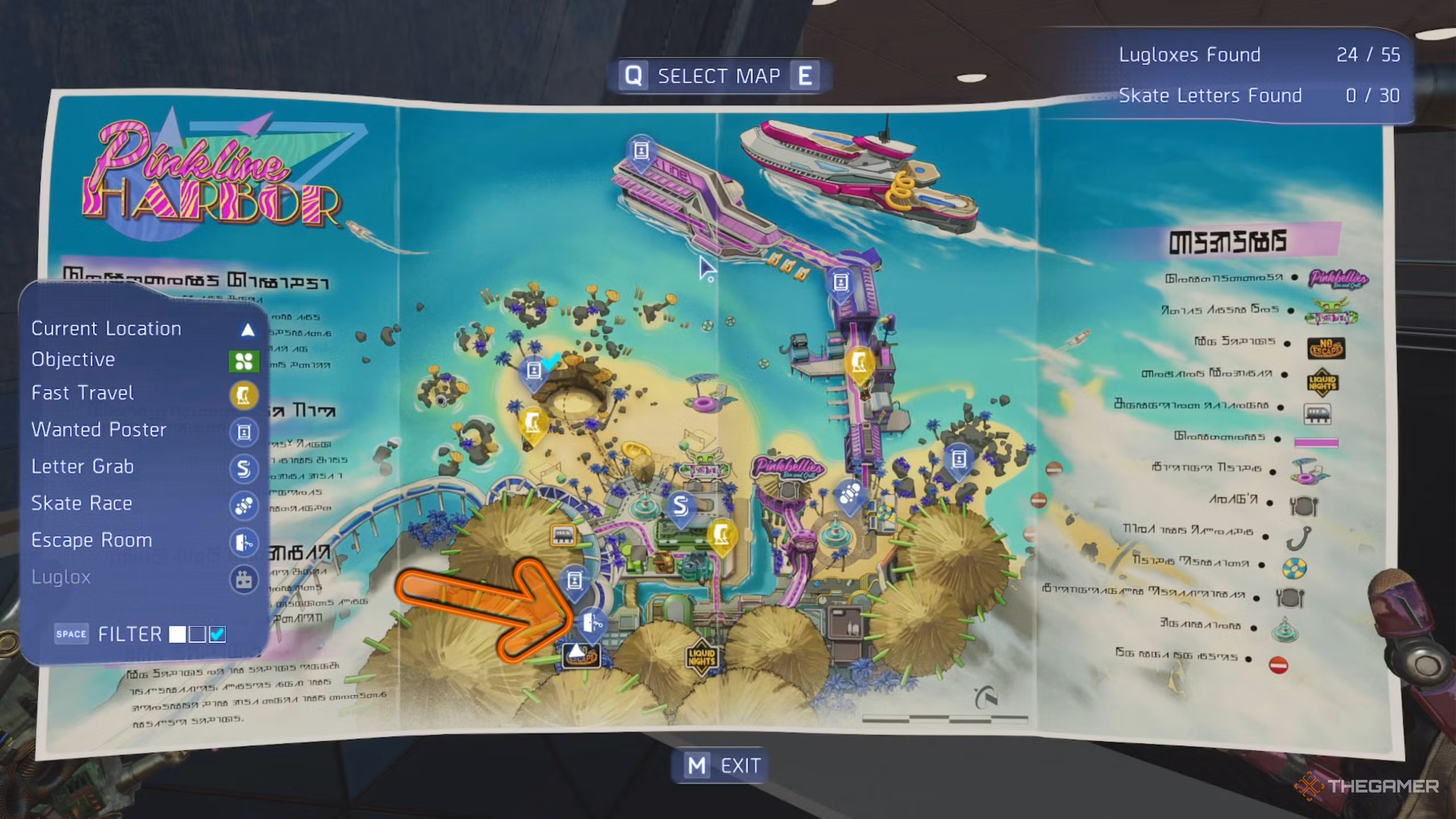Select the Skate Race legend entry
The image size is (1456, 819).
point(81,503)
